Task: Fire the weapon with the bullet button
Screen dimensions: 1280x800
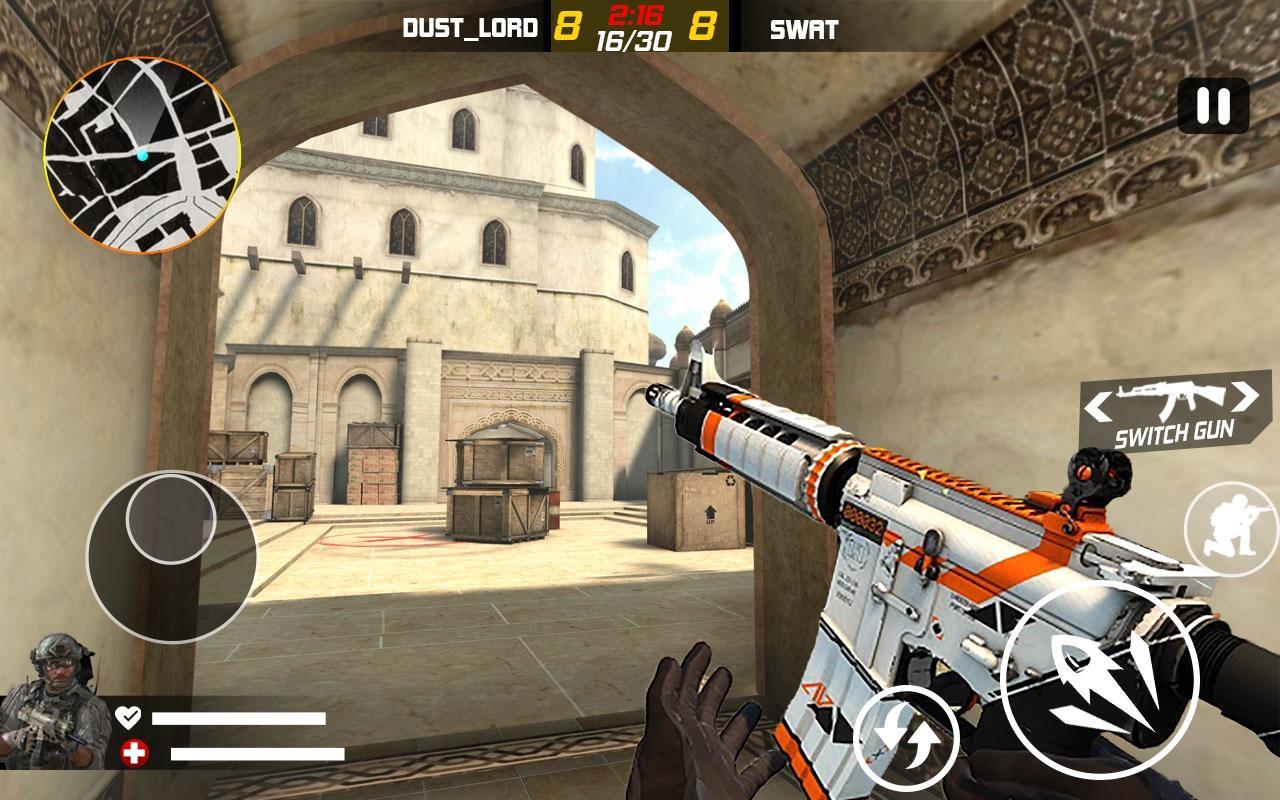Action: coord(1098,680)
